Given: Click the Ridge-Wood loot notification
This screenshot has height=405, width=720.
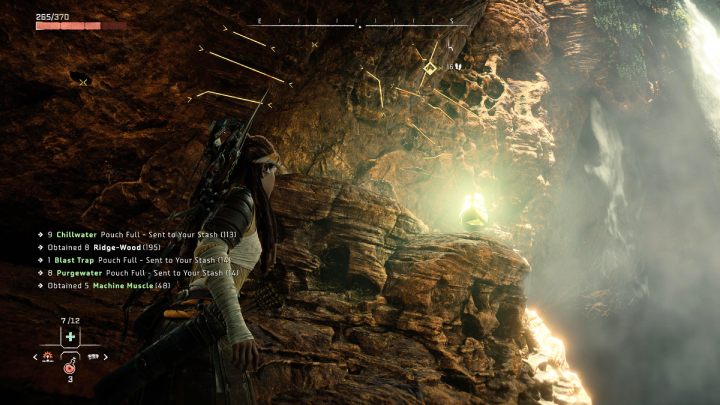Looking at the screenshot, I should click(104, 246).
